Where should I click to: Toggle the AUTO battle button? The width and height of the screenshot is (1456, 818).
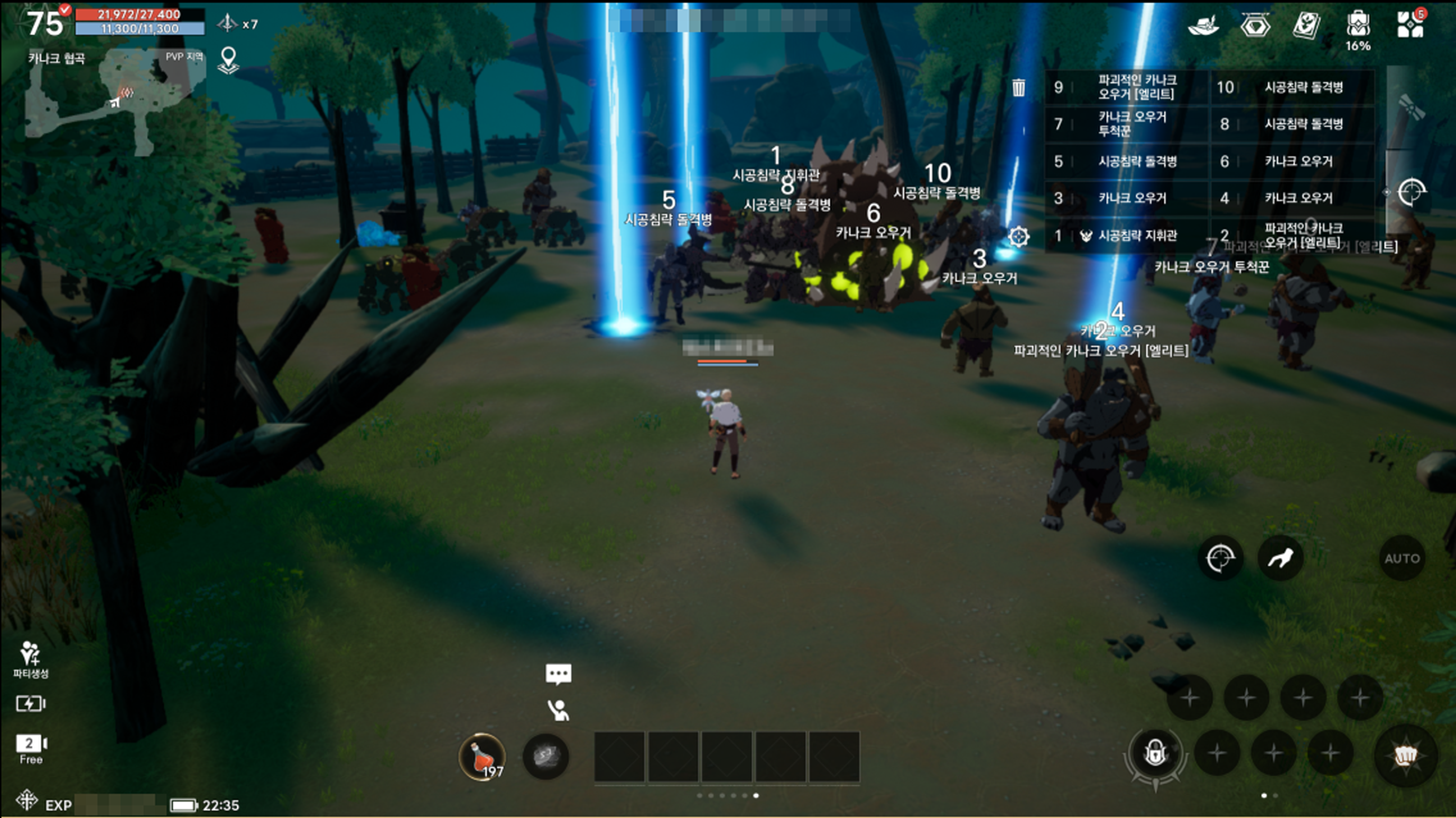(1402, 559)
